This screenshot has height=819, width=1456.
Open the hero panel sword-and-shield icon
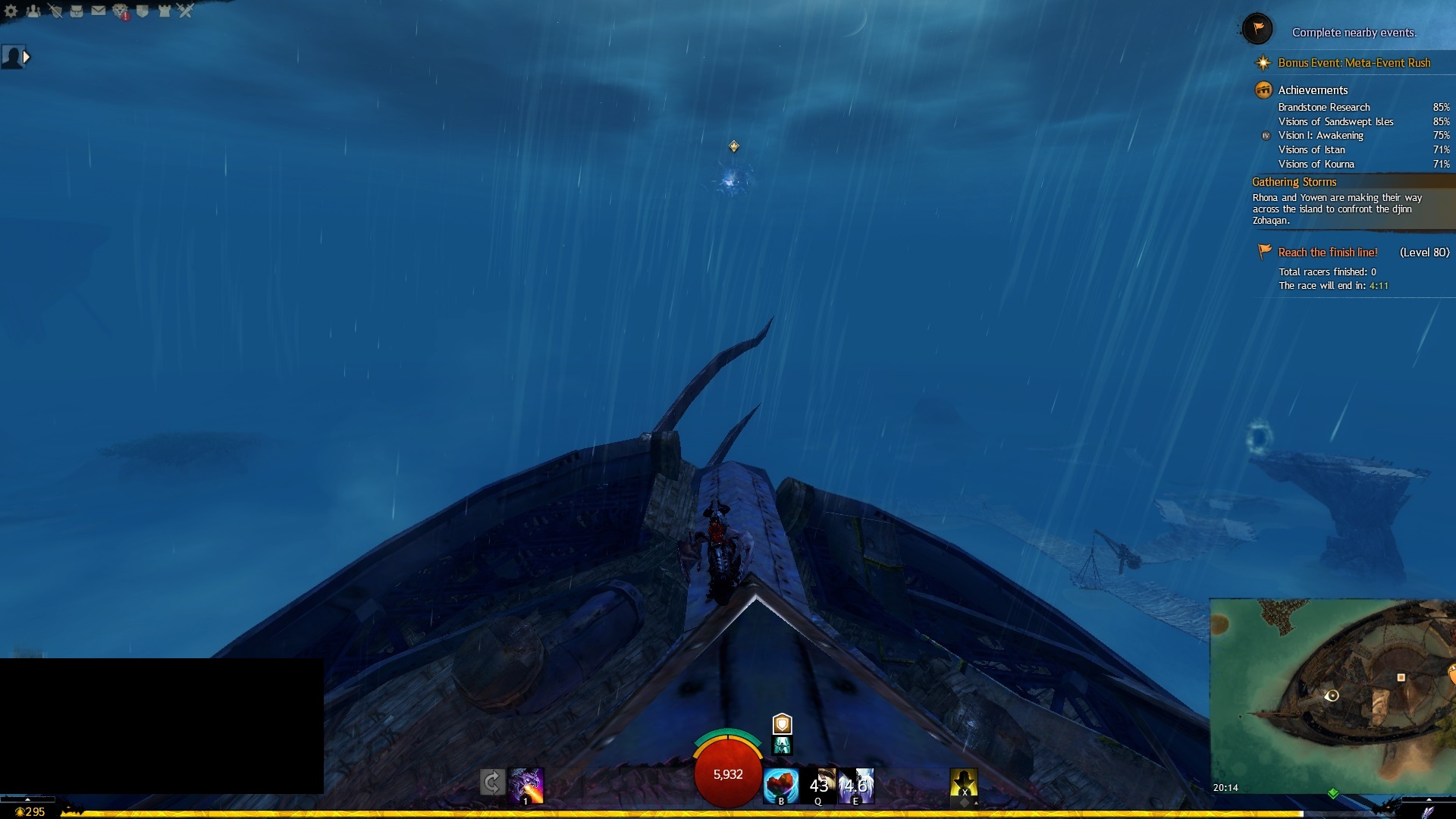point(55,11)
